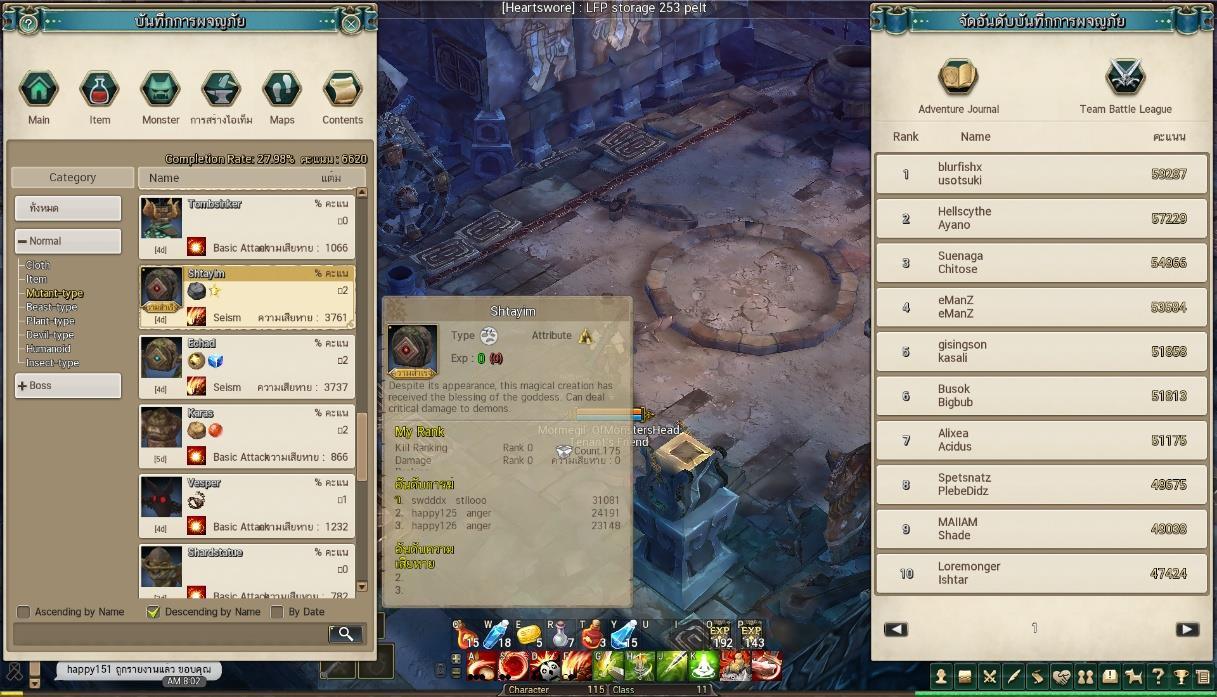The width and height of the screenshot is (1217, 697).
Task: Tick the By Date checkbox
Action: click(277, 612)
